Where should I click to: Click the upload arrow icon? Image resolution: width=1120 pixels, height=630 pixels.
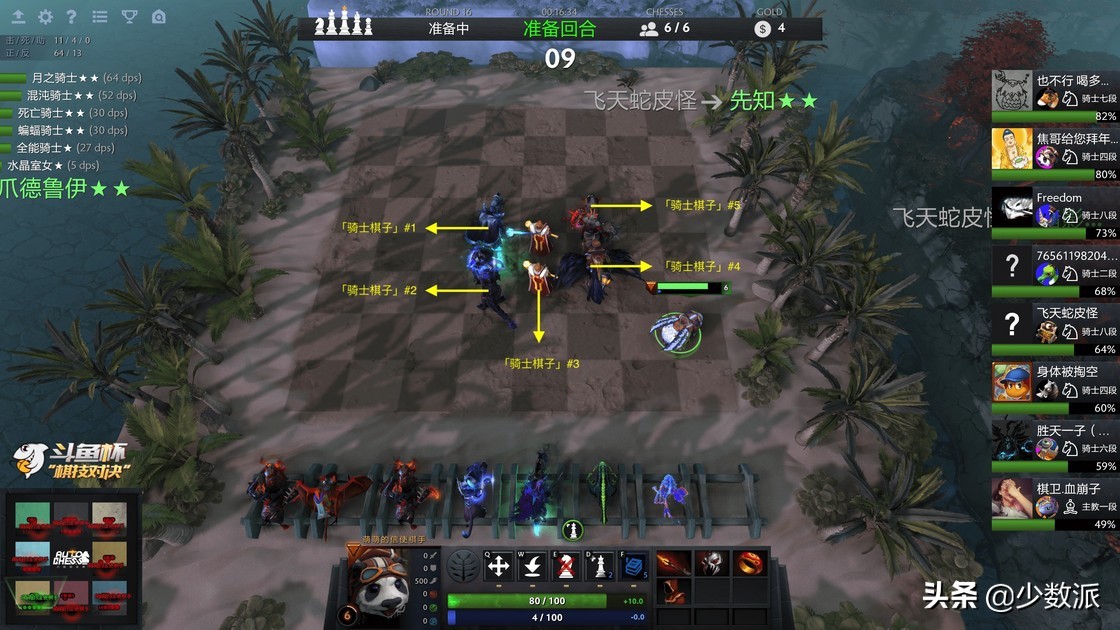click(x=18, y=17)
